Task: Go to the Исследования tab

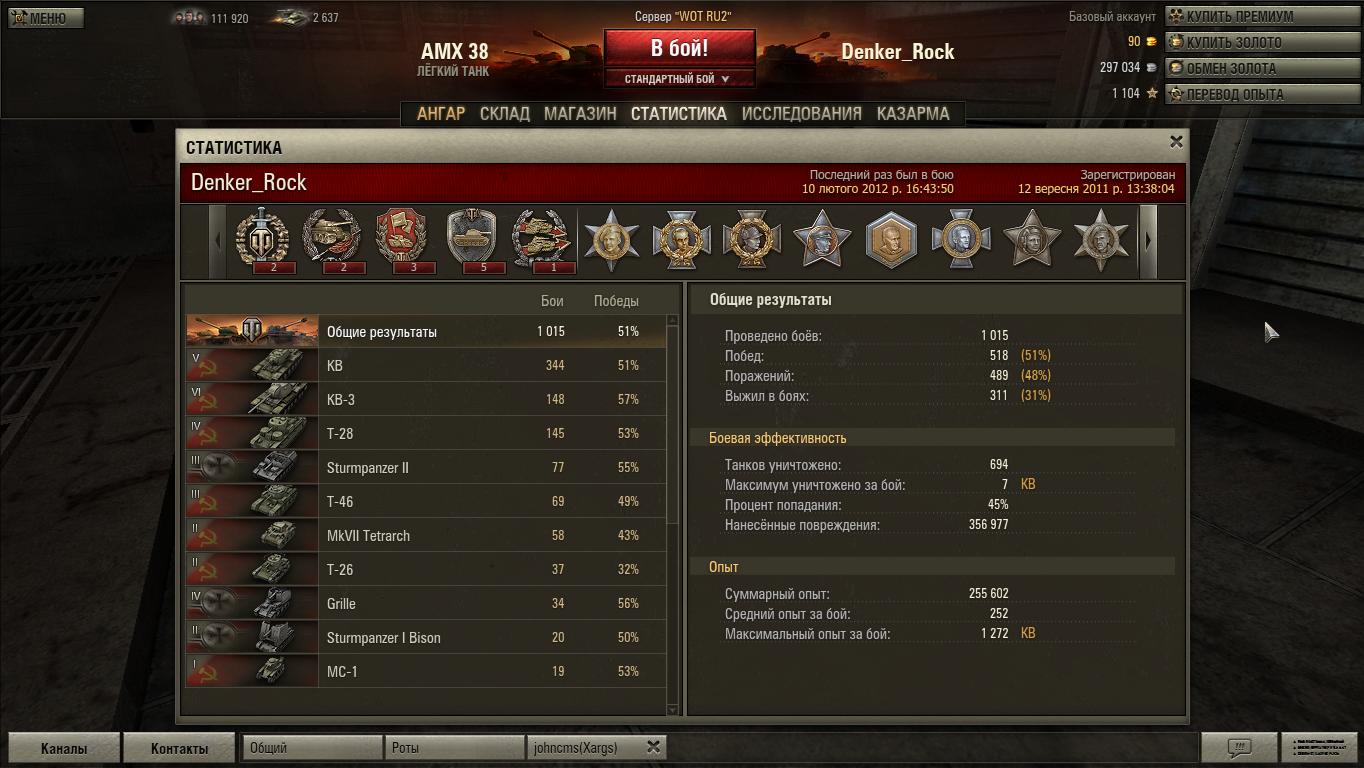Action: click(801, 113)
